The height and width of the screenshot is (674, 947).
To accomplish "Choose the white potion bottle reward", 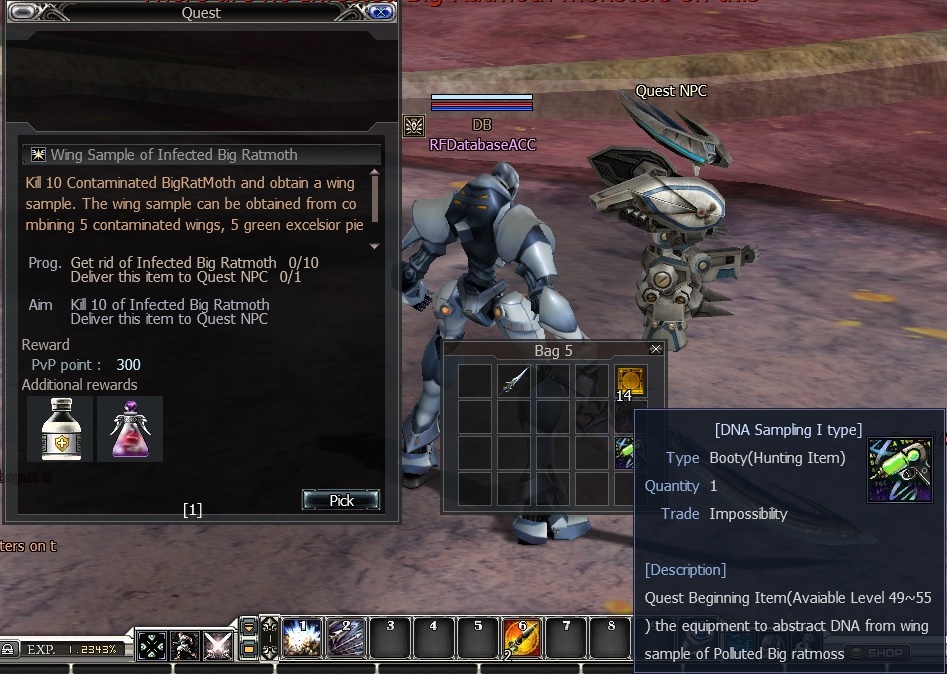I will point(60,429).
